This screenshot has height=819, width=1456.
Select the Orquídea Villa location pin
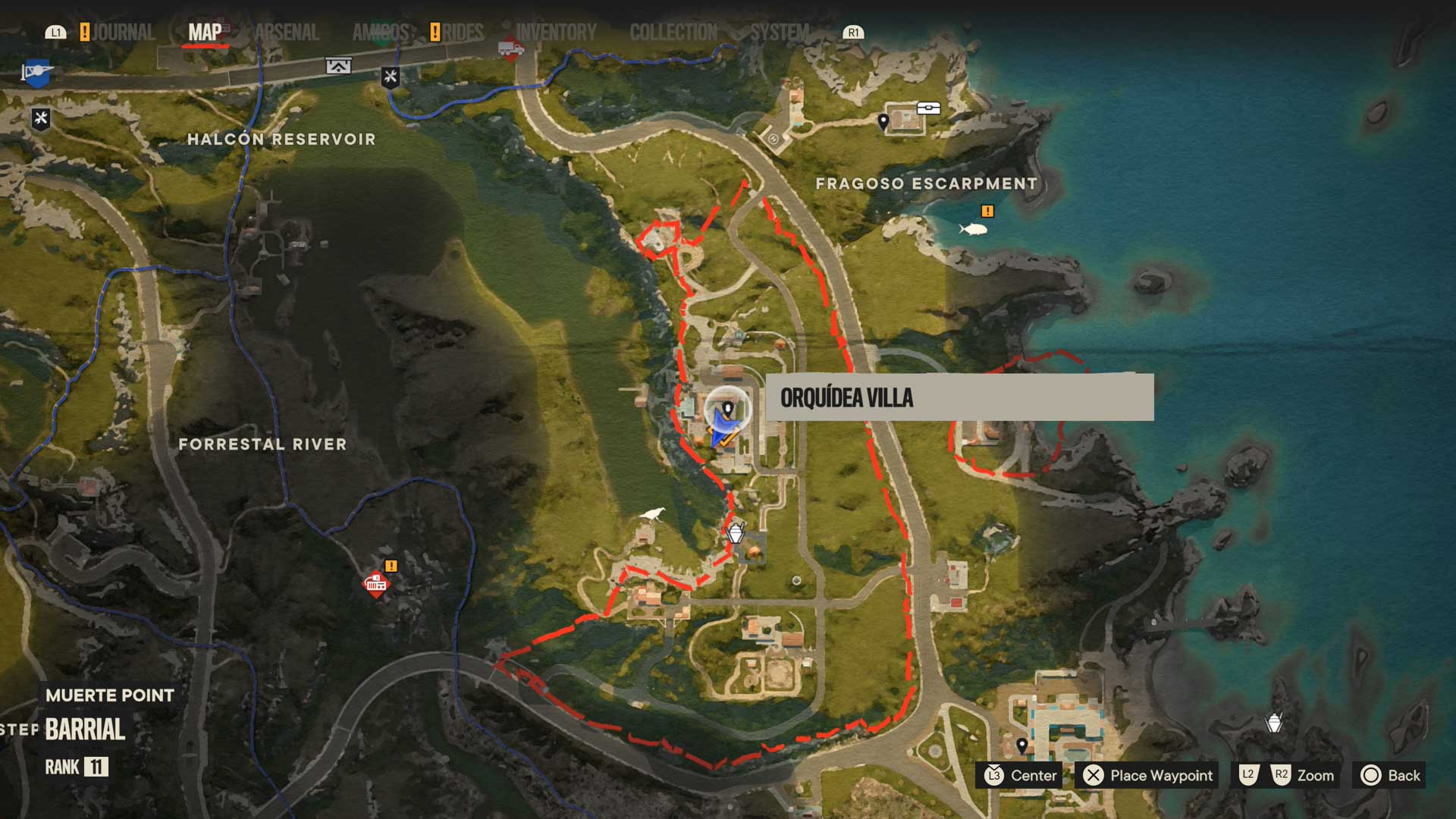point(728,410)
